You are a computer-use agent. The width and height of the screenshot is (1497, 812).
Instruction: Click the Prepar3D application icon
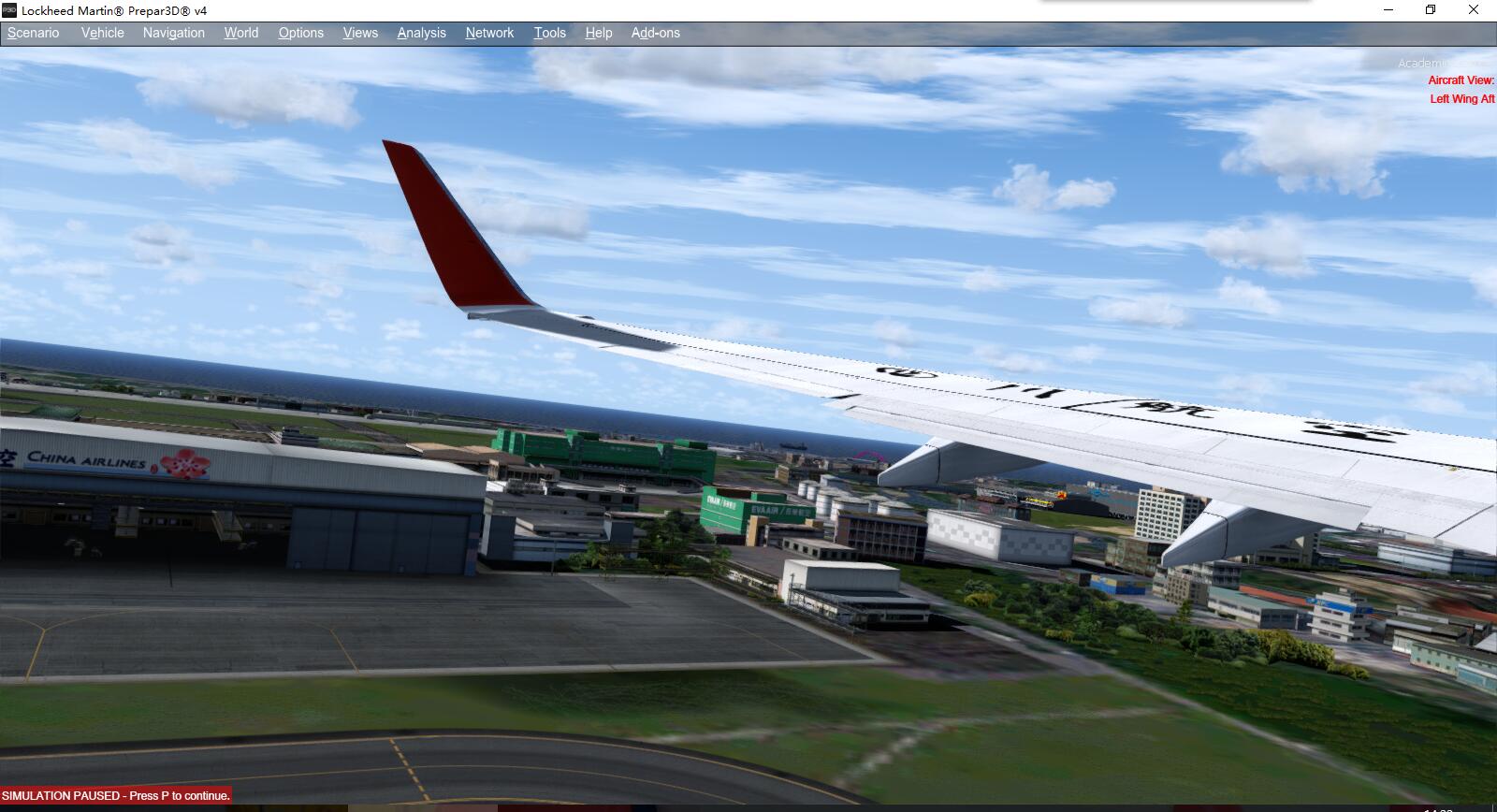(x=10, y=10)
